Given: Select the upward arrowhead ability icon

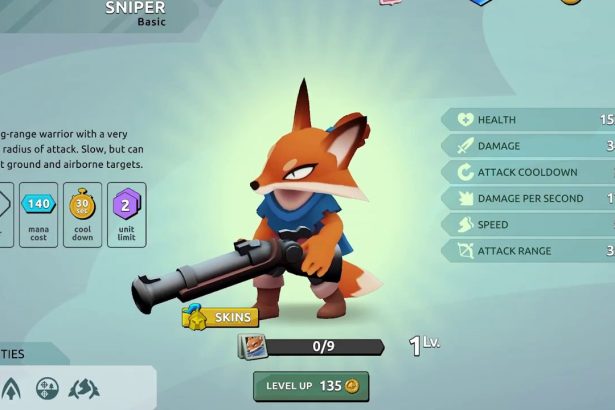Looking at the screenshot, I should 11,389.
